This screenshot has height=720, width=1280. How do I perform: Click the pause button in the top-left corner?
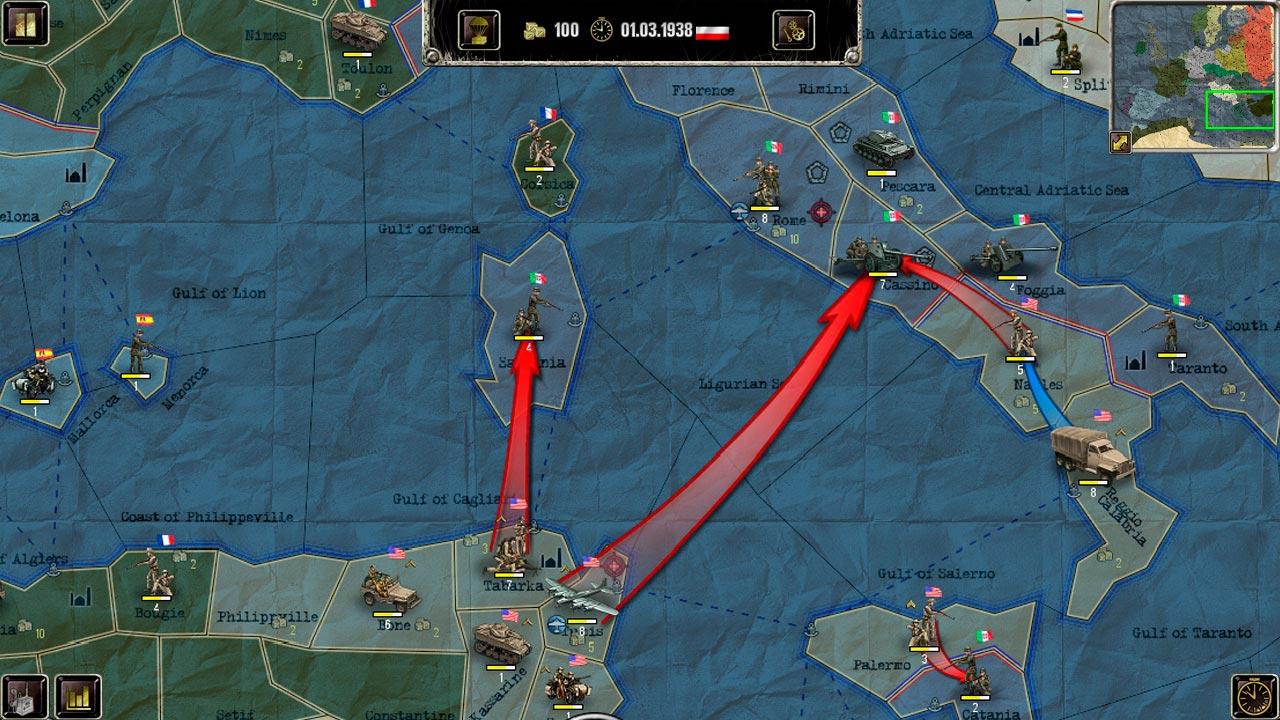pyautogui.click(x=26, y=23)
